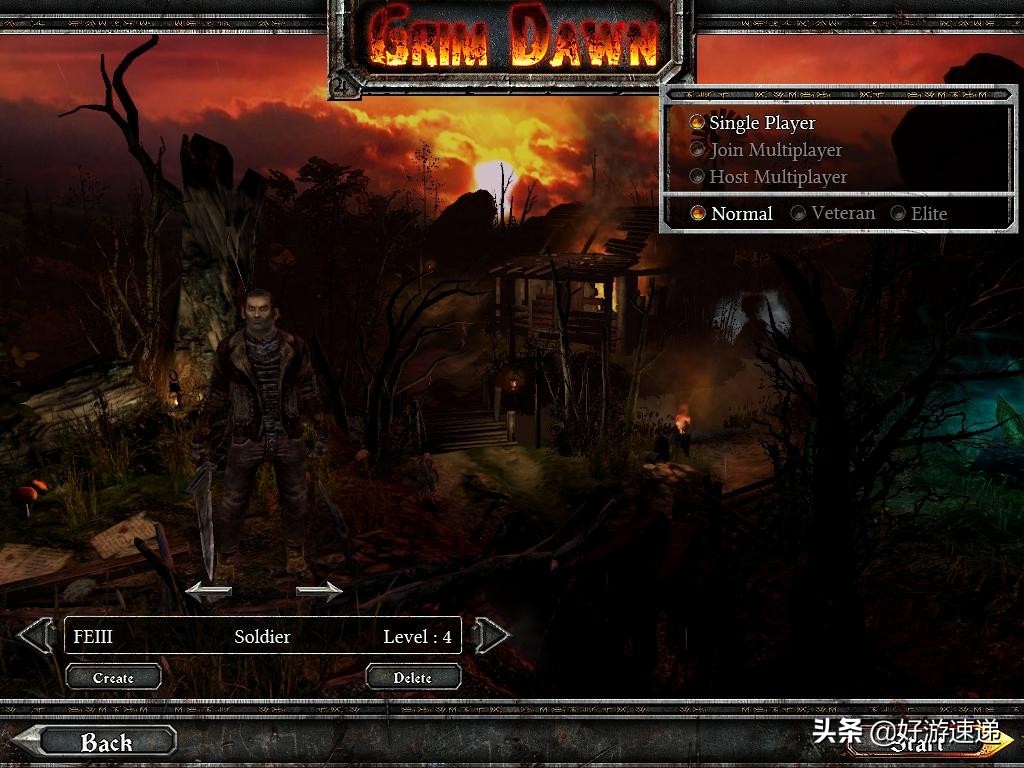Show the next character in the list

pos(491,635)
